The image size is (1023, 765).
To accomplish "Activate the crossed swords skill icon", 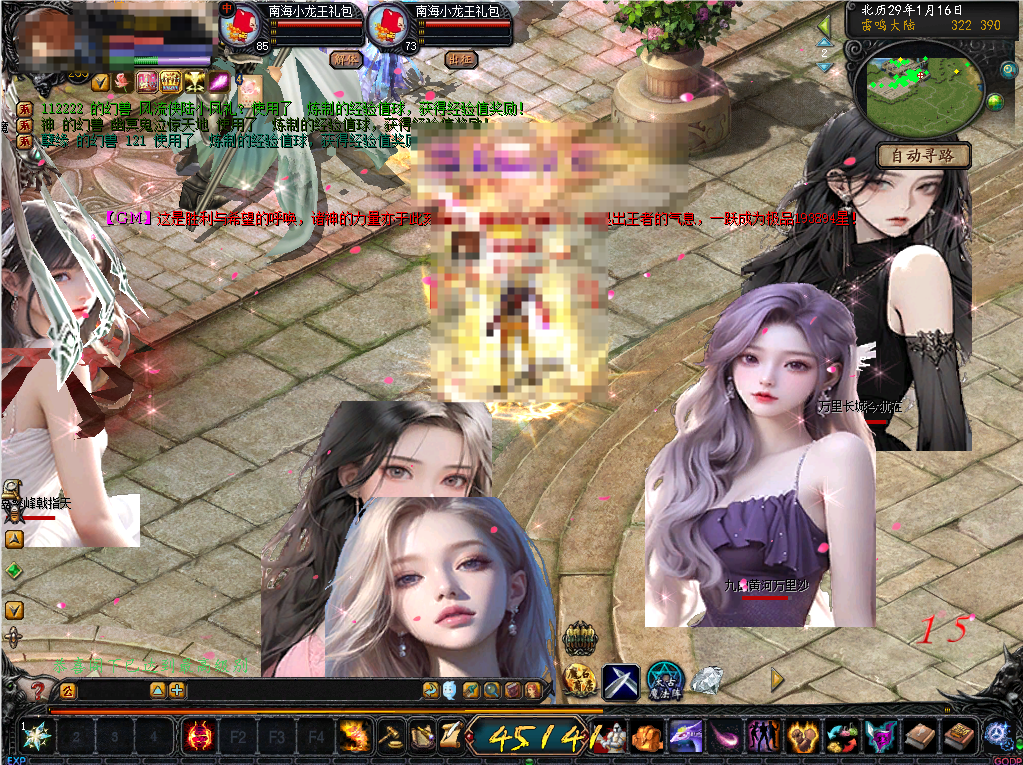I will [x=620, y=681].
